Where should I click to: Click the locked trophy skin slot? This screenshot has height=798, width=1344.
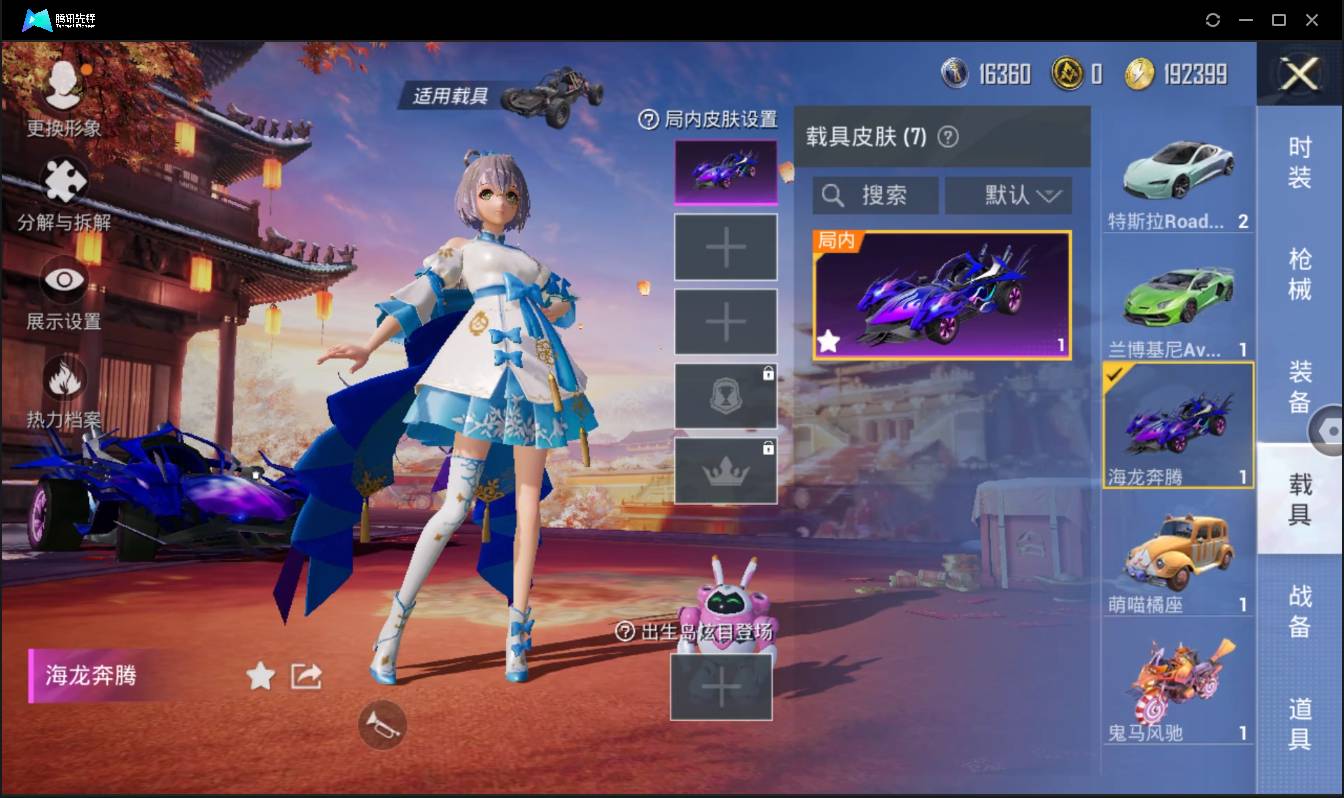[726, 395]
